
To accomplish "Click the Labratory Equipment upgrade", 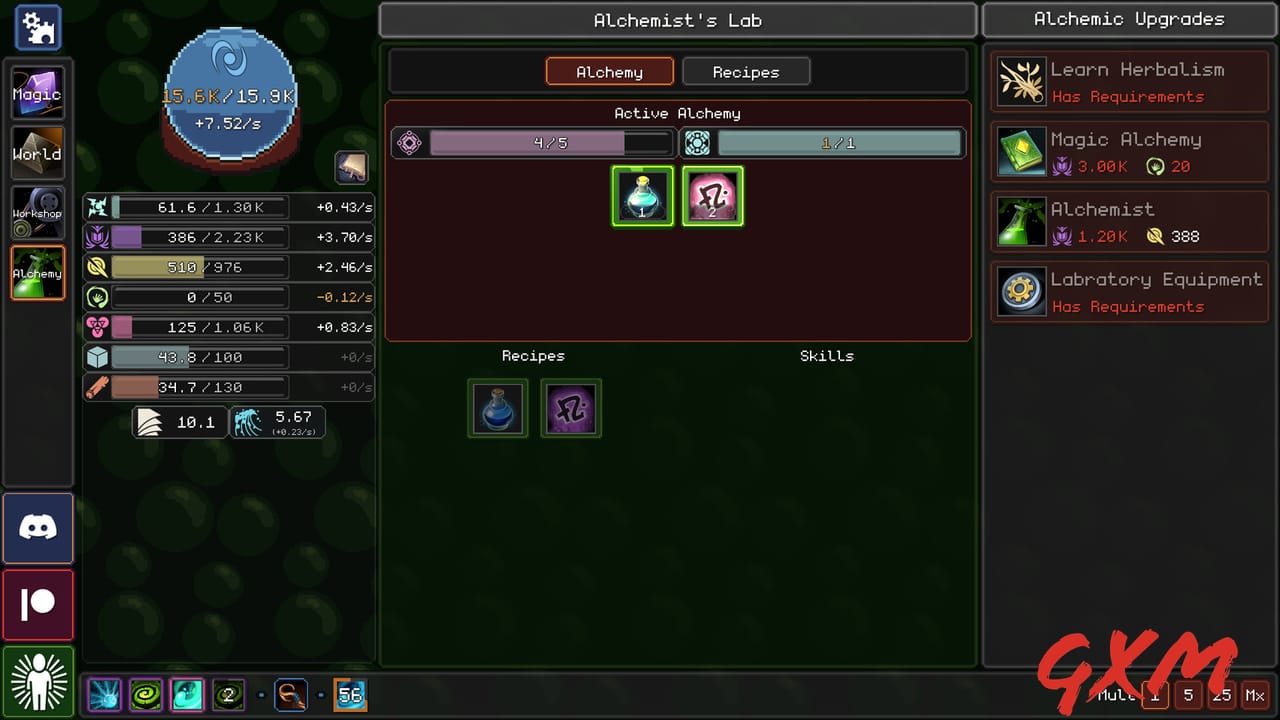I will click(1128, 291).
